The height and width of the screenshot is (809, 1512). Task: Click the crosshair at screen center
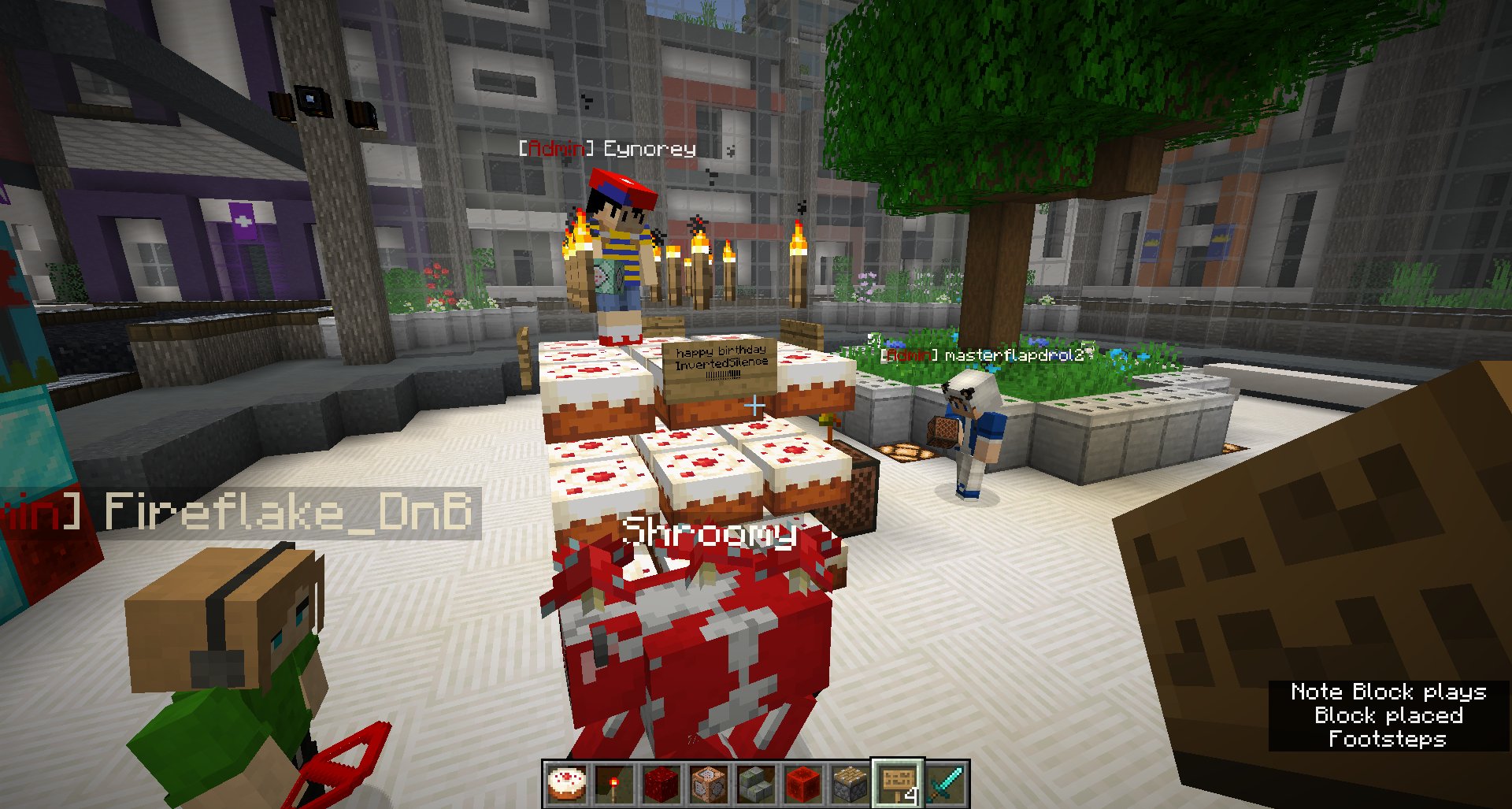pos(756,404)
